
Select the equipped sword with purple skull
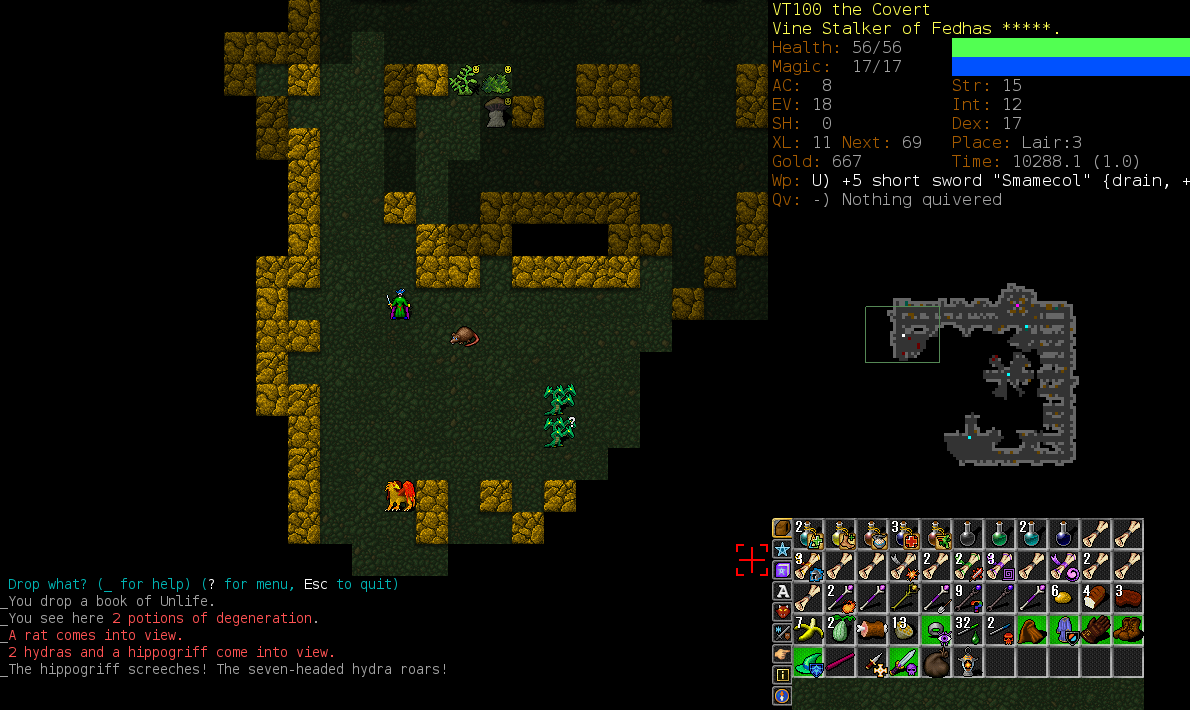(x=904, y=662)
